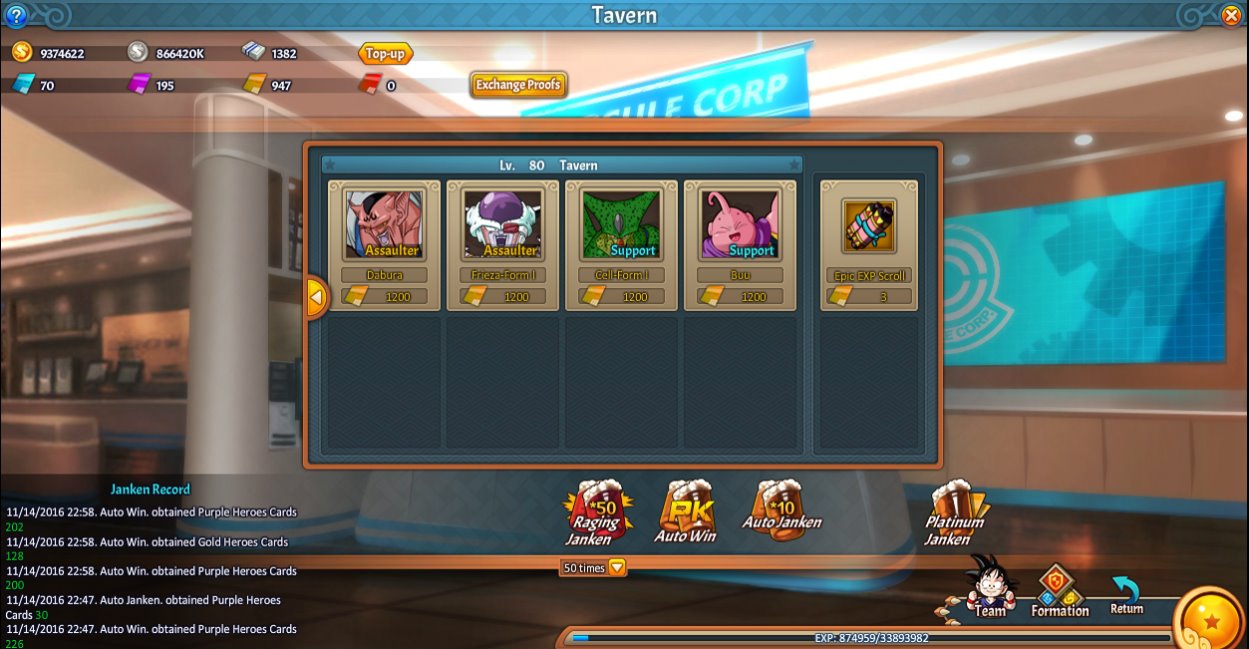Select the Frieza-Form I hero card

point(503,226)
